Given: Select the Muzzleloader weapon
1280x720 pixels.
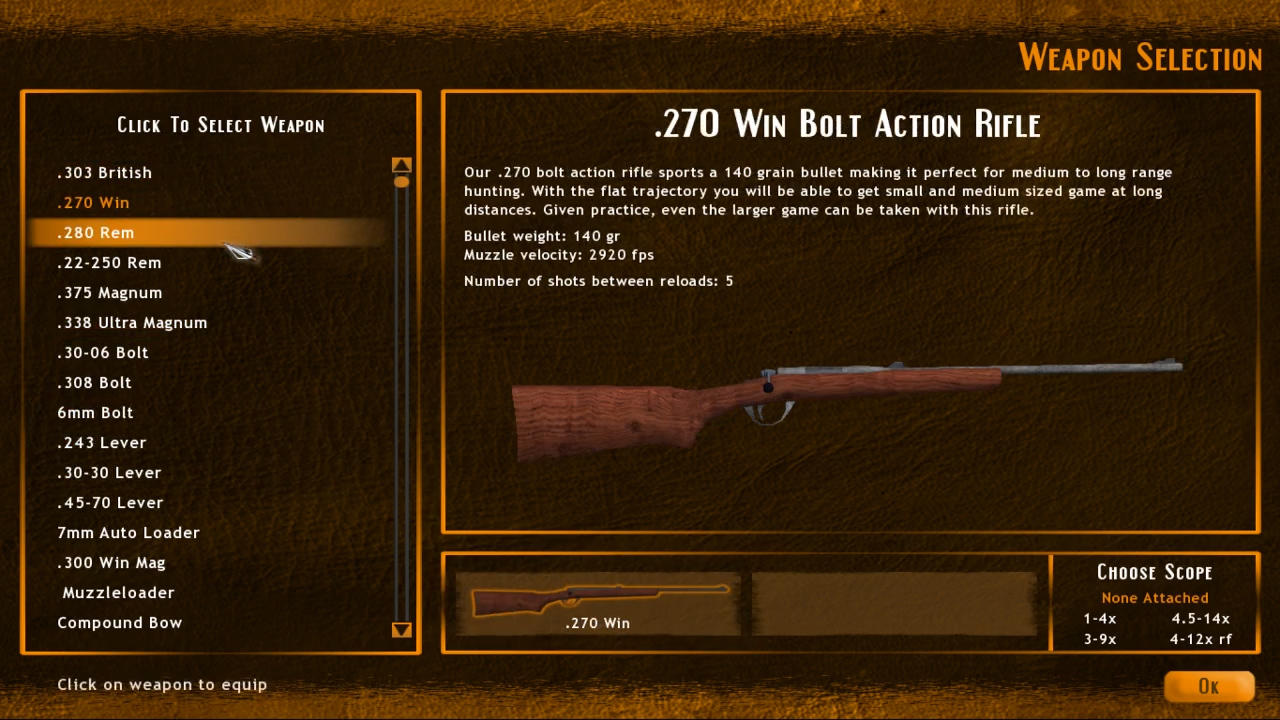Looking at the screenshot, I should pos(118,592).
